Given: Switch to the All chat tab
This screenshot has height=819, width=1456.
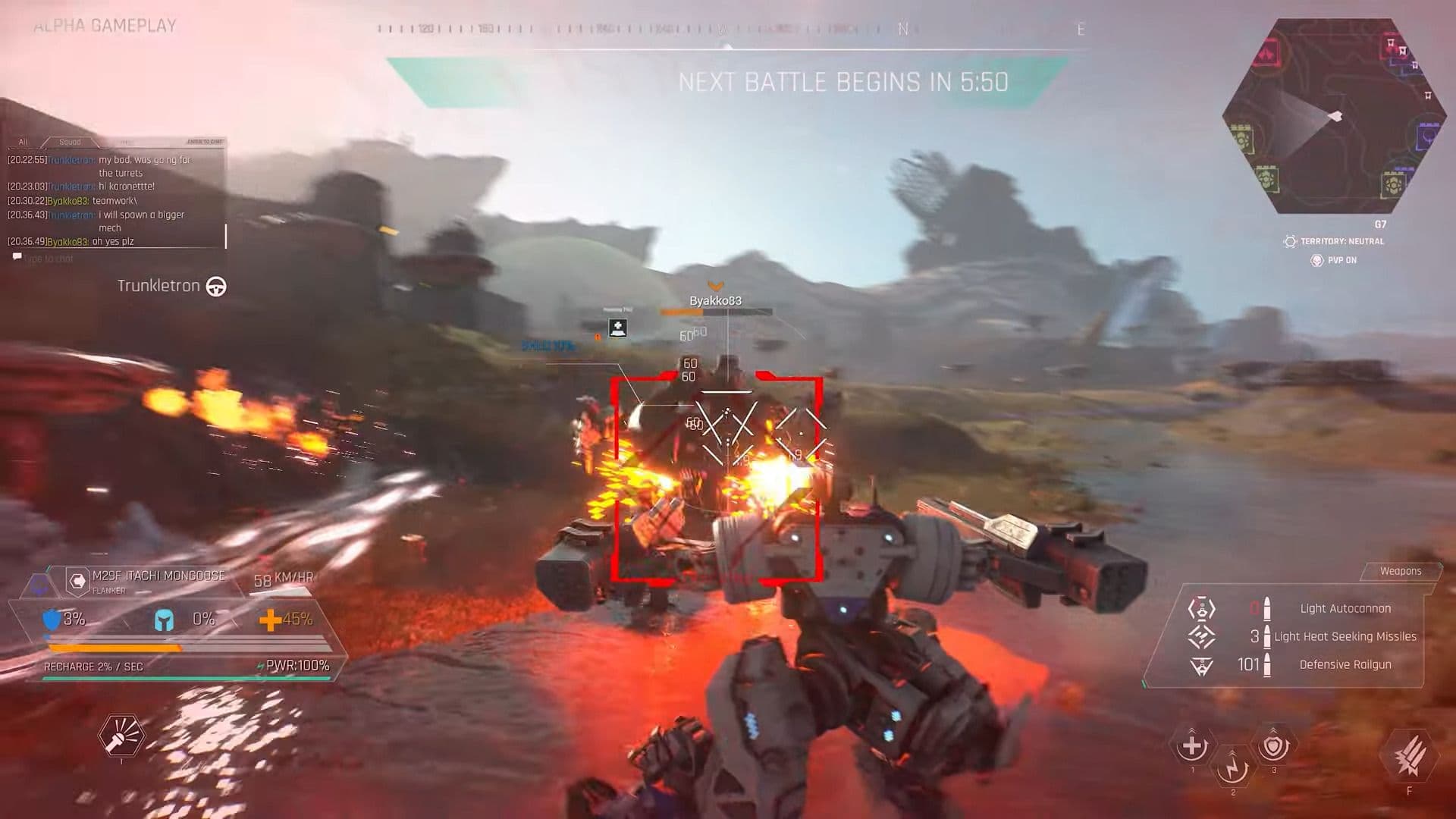Looking at the screenshot, I should coord(21,141).
